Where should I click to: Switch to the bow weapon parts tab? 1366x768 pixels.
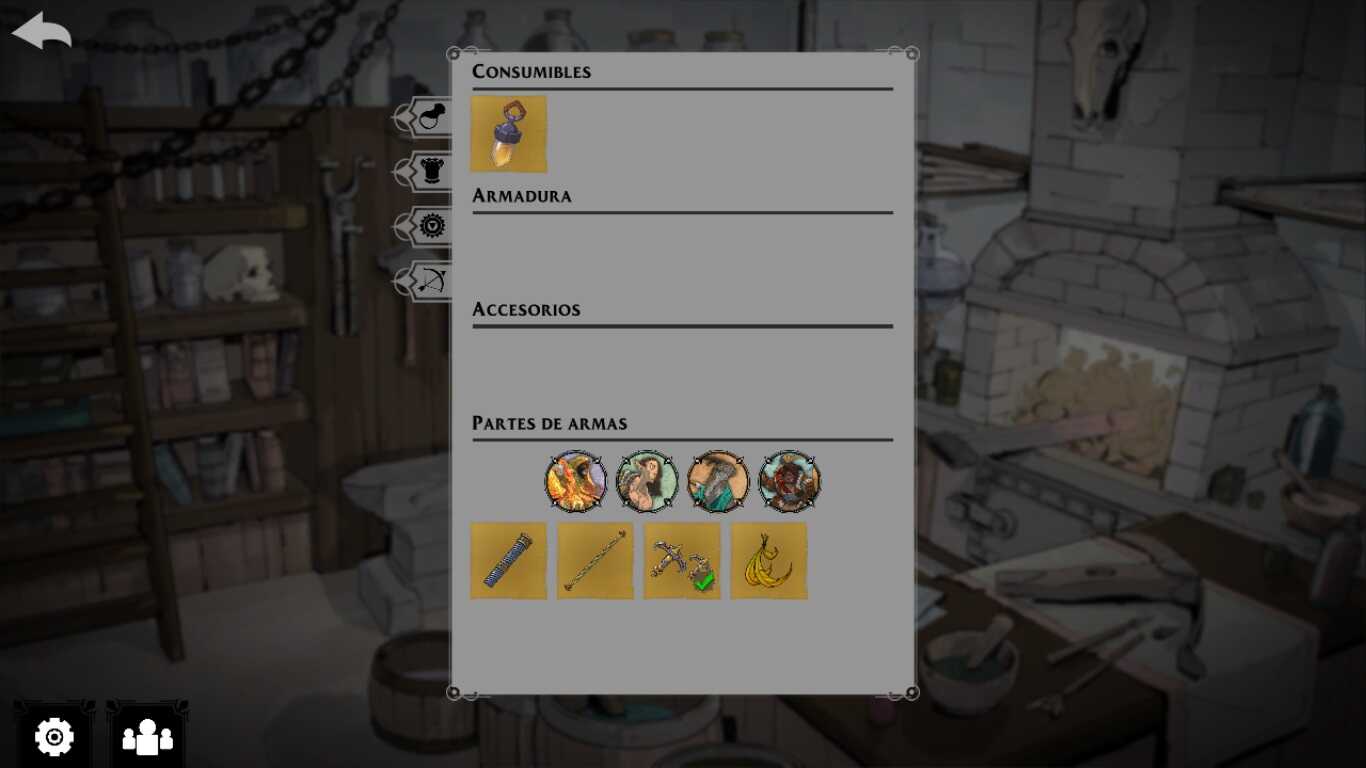(427, 281)
